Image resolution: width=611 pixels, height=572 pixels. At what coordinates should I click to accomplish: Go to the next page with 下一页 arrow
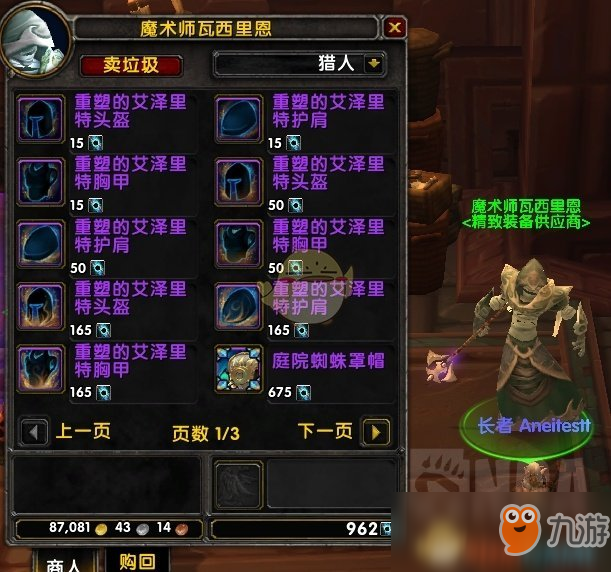375,432
